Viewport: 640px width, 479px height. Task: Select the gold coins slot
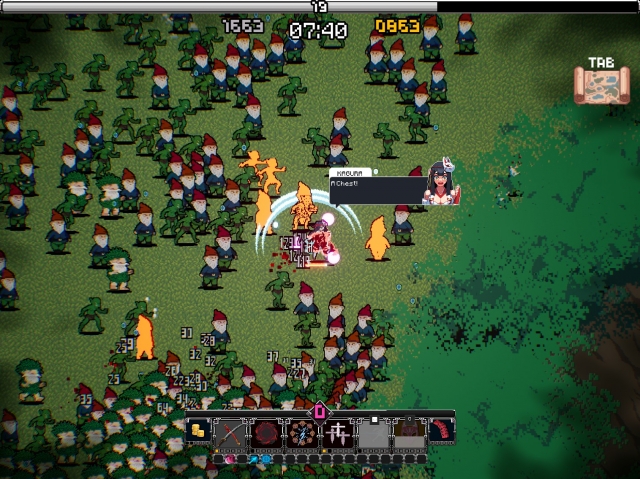tap(200, 432)
